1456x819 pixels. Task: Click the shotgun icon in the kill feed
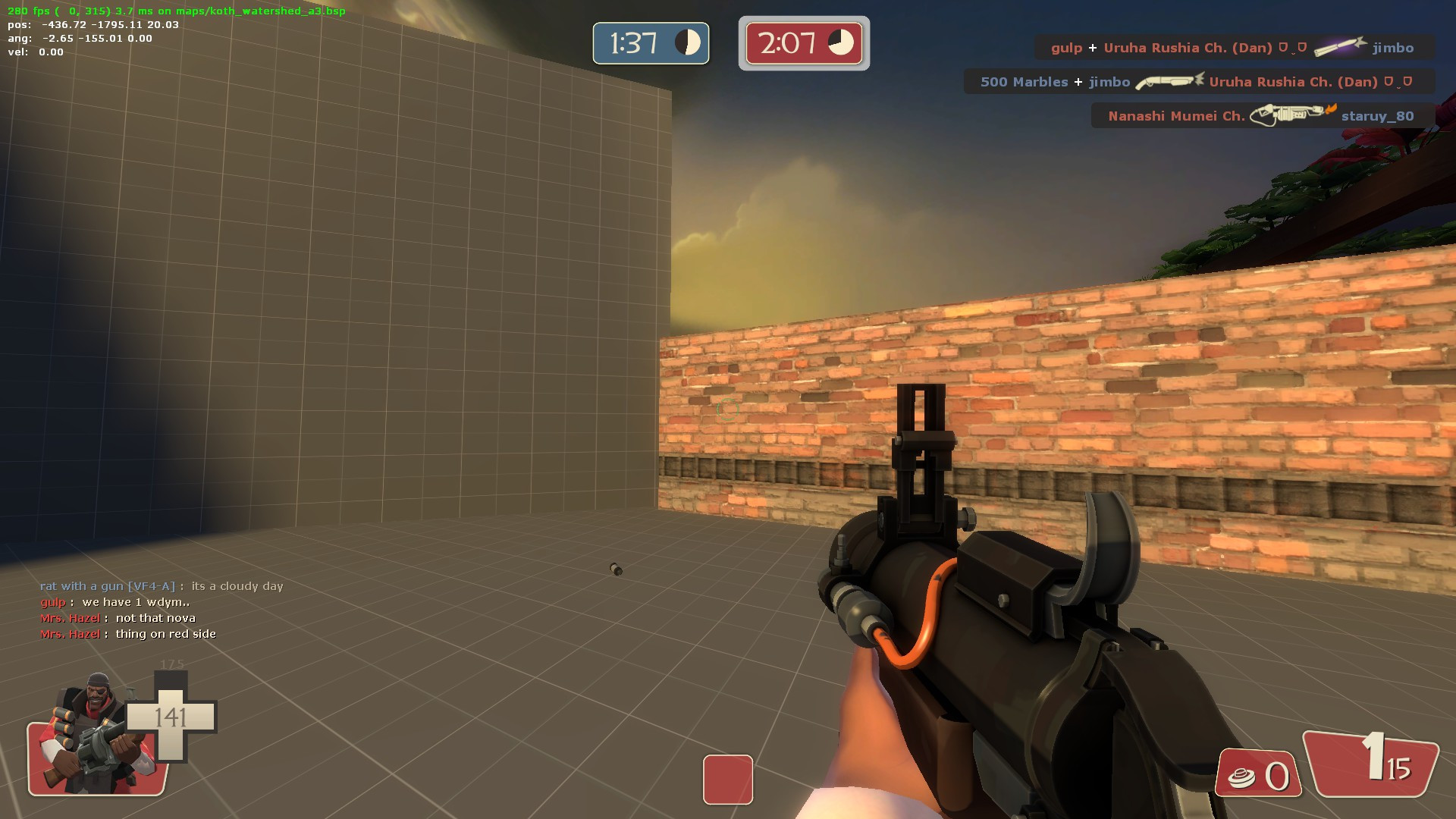(1168, 81)
